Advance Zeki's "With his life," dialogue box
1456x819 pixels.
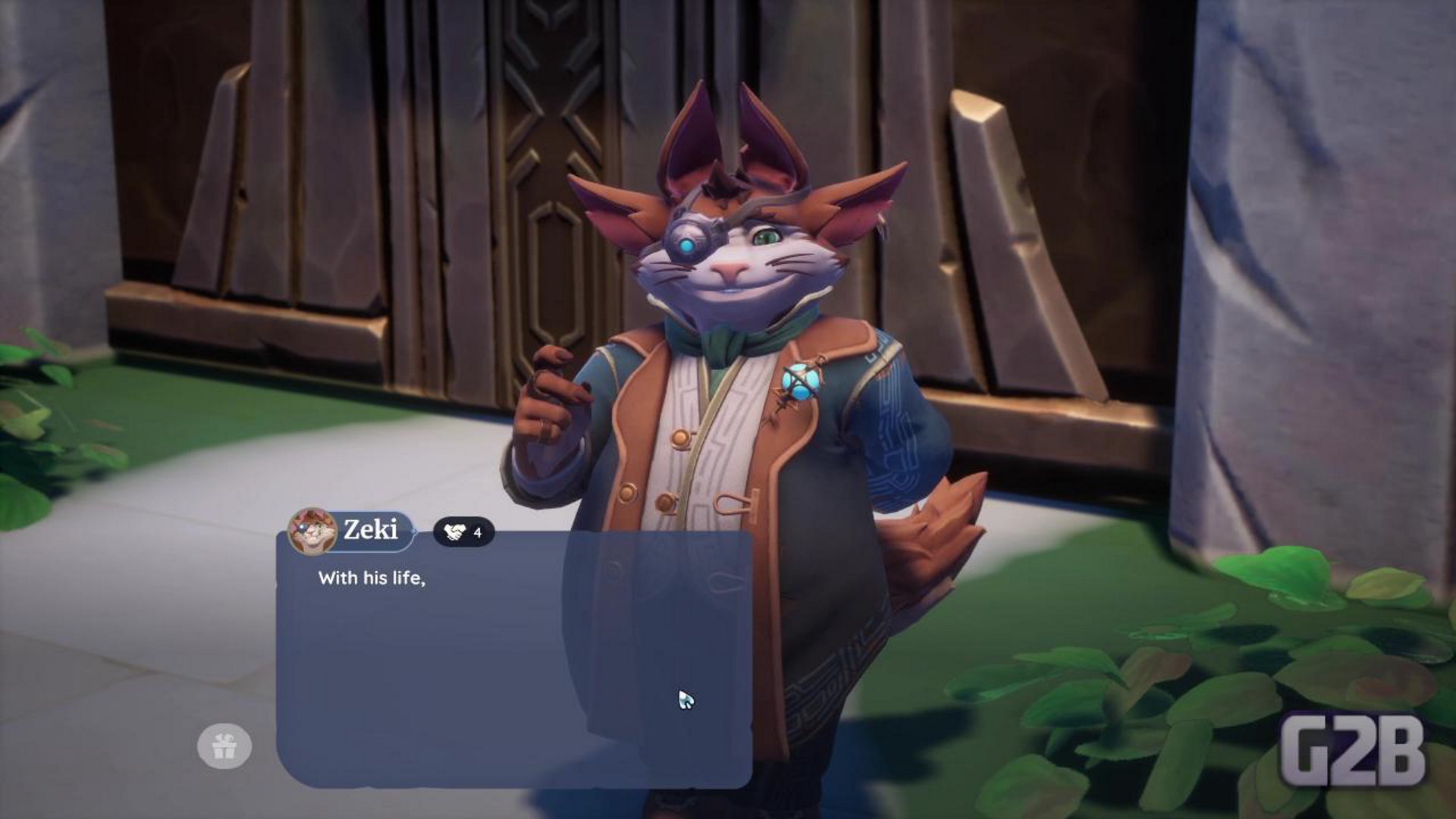(514, 660)
